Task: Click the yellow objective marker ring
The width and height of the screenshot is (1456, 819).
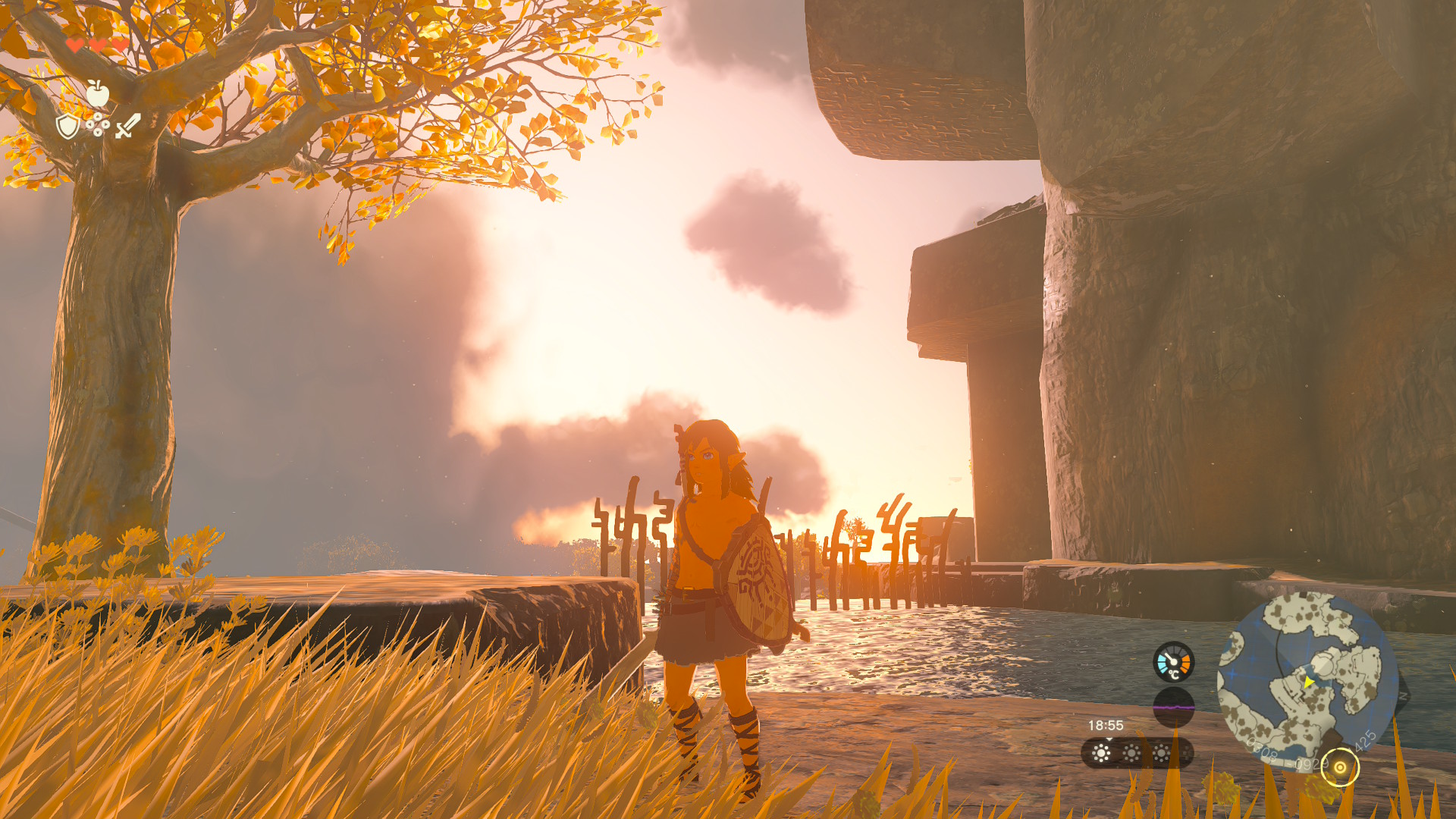Action: pos(1340,767)
